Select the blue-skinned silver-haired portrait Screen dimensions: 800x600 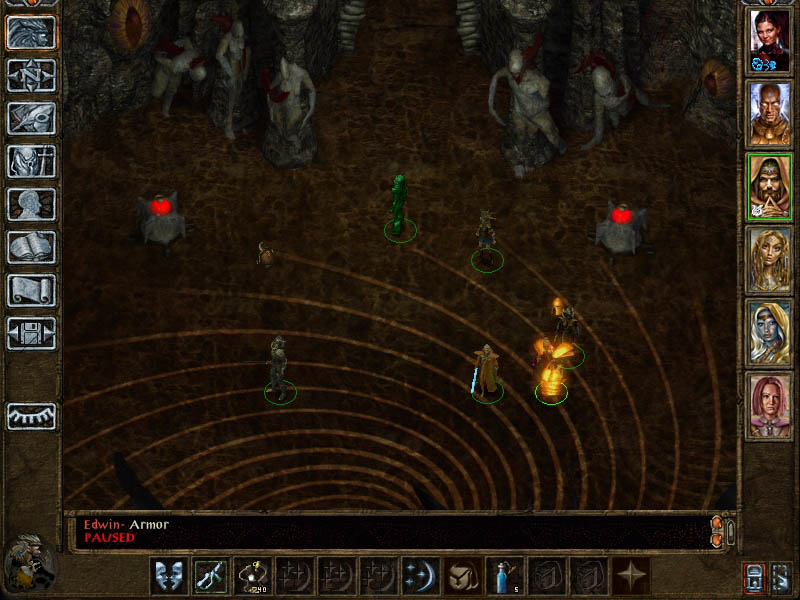point(770,333)
